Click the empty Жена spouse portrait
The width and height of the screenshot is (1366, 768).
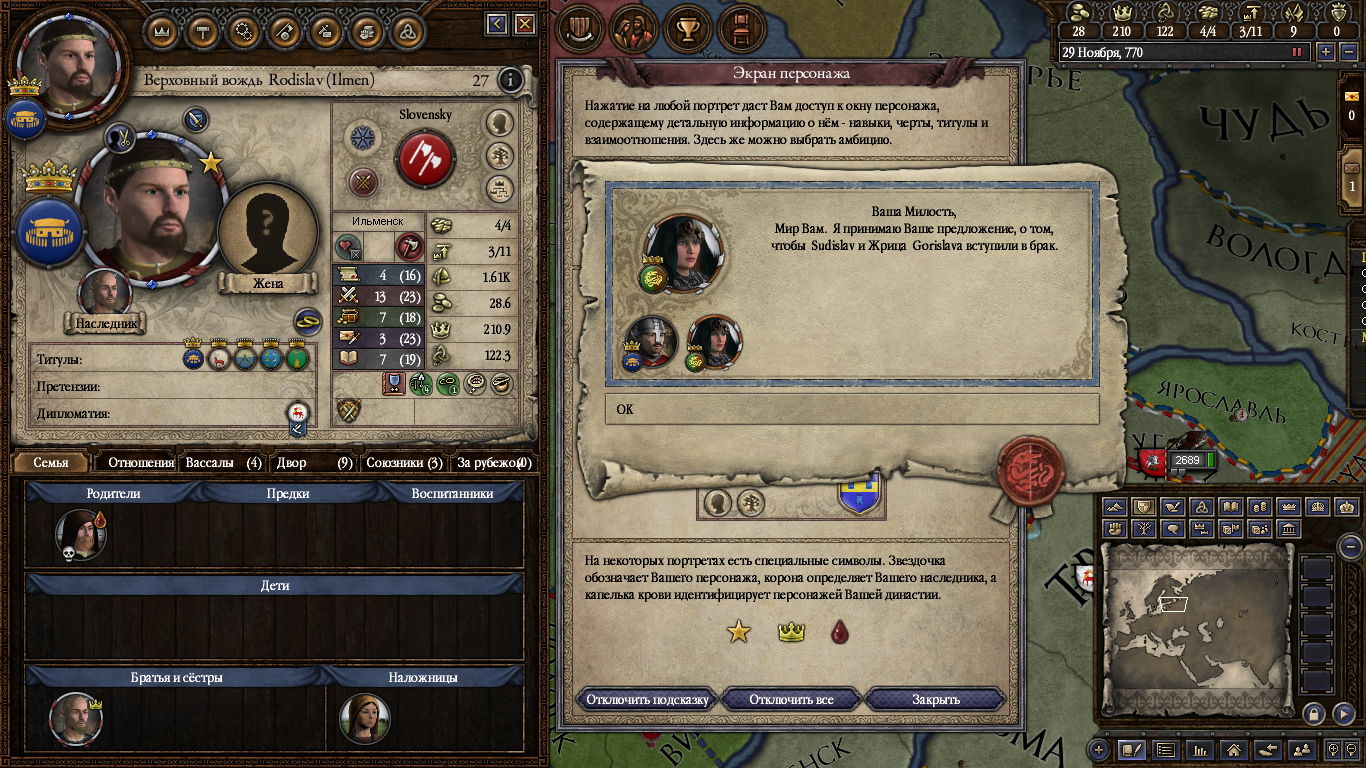267,228
